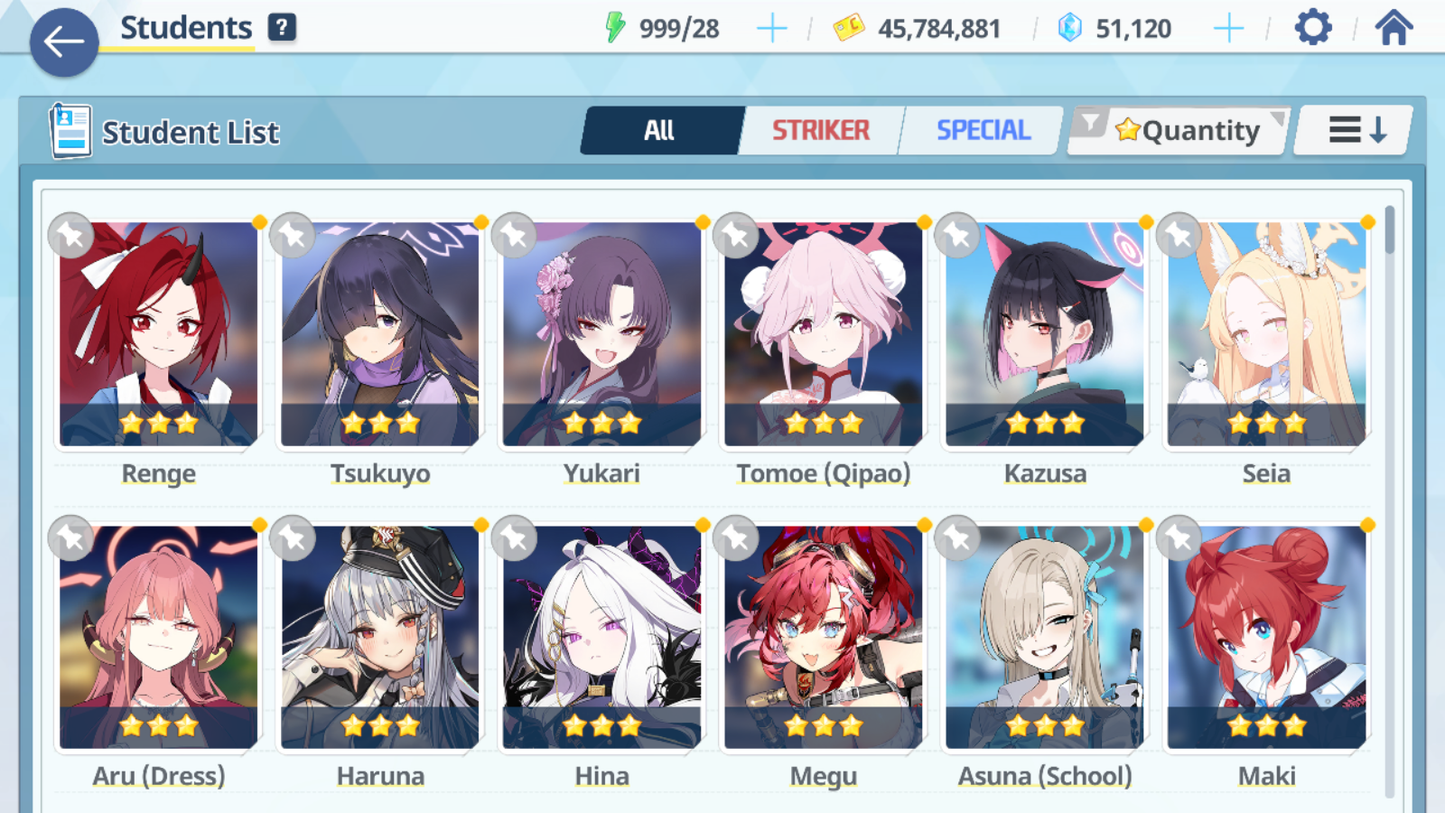Choose the Tsukuyo student card
1445x813 pixels.
380,334
